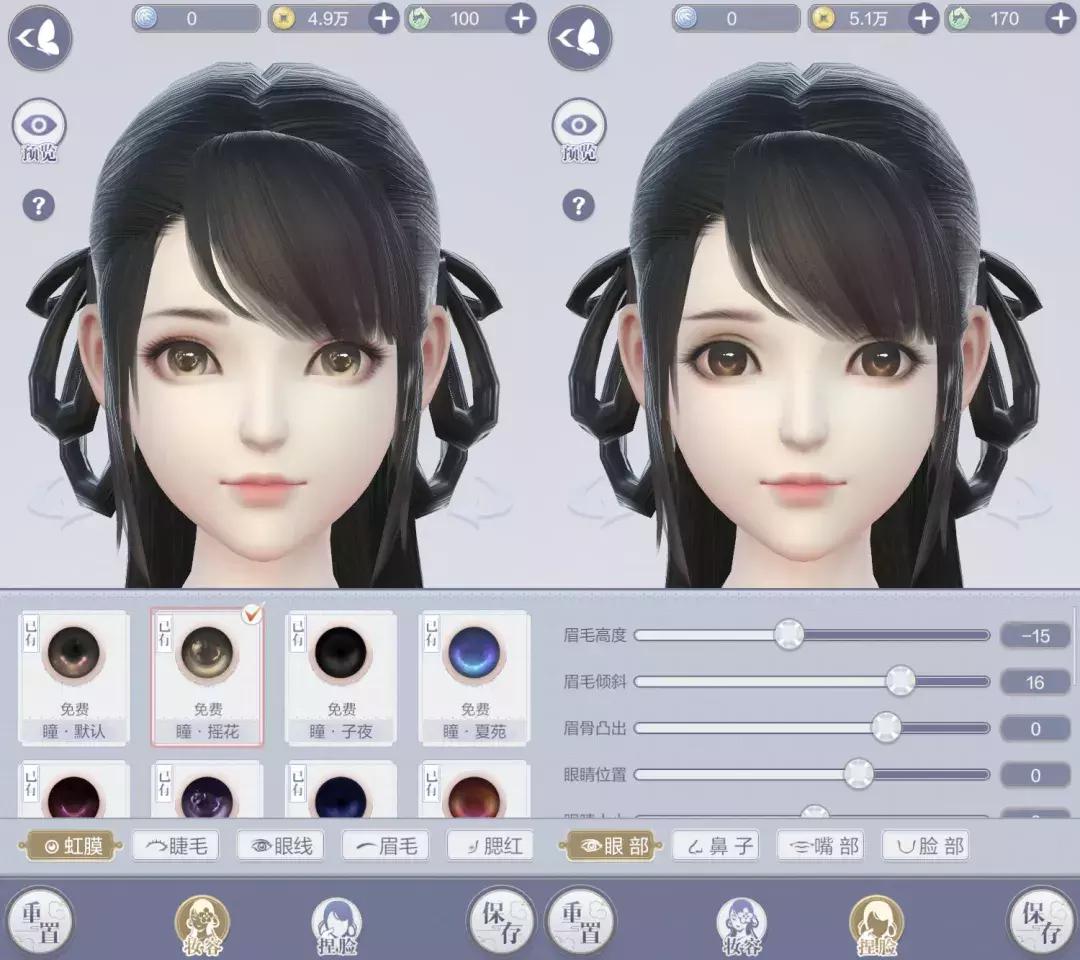Click the 眉骨凸出 slider handle
This screenshot has width=1080, height=960.
[x=886, y=728]
